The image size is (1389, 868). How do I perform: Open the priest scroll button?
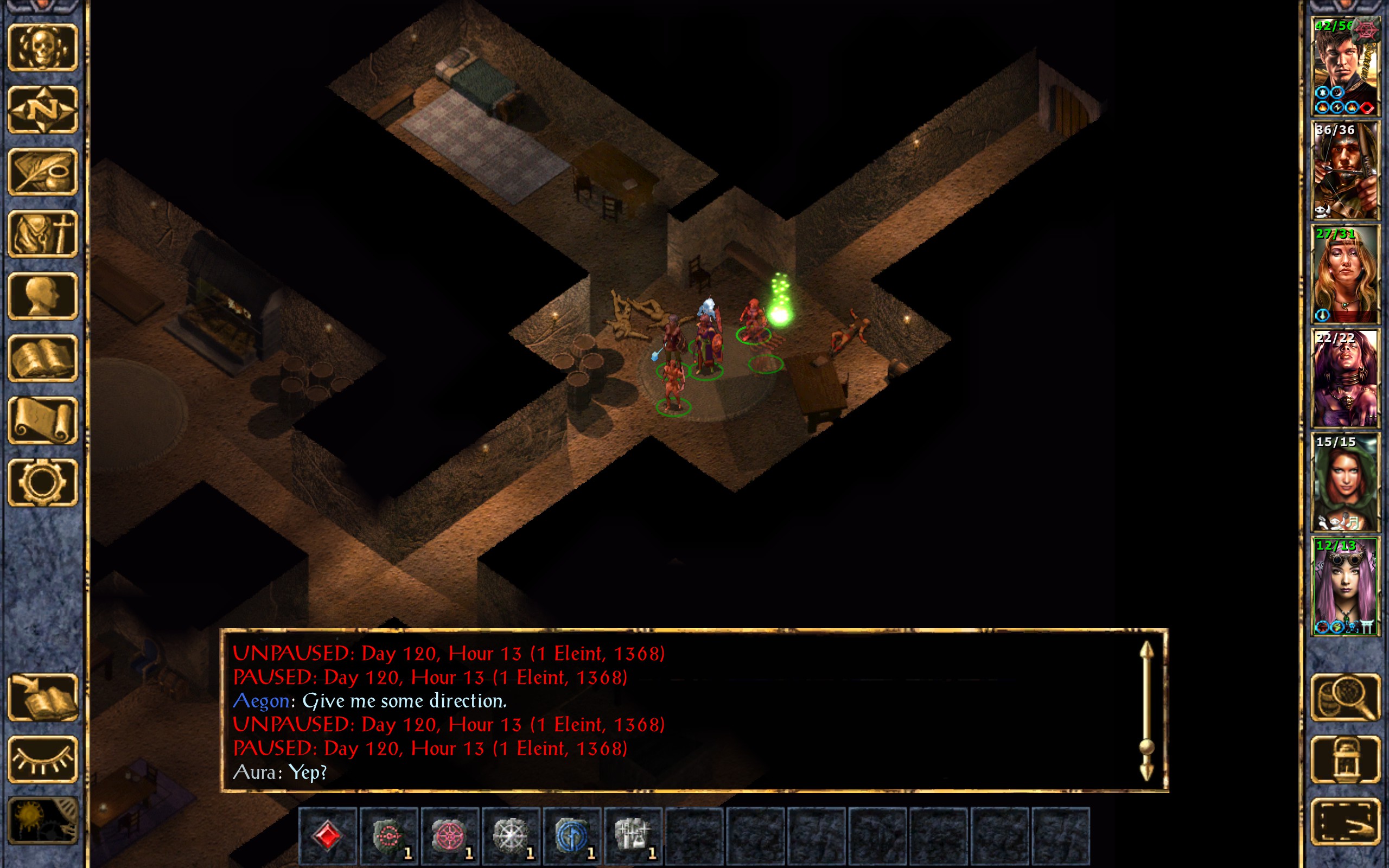[x=43, y=420]
